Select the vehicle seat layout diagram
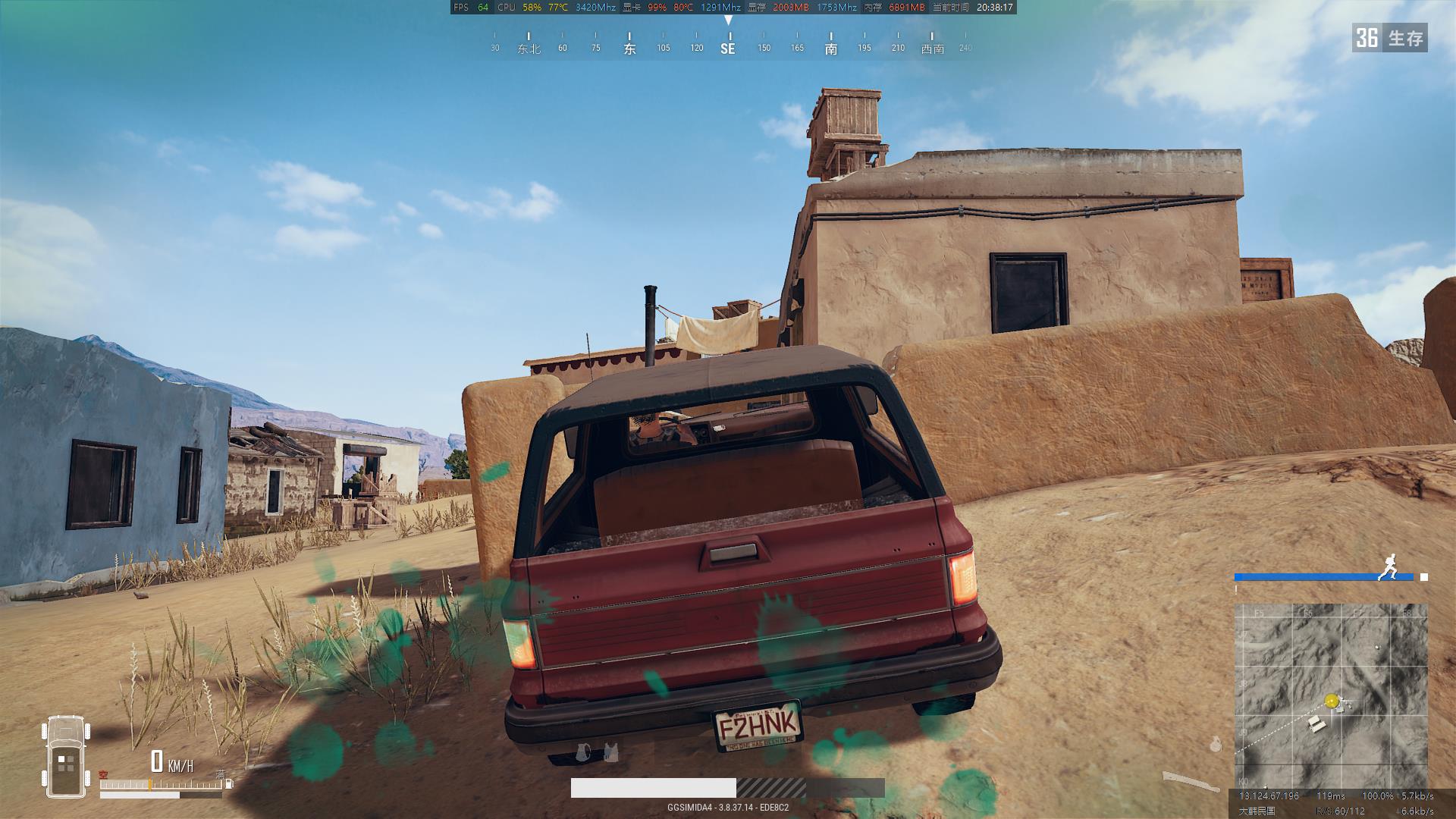The width and height of the screenshot is (1456, 819). 66,757
